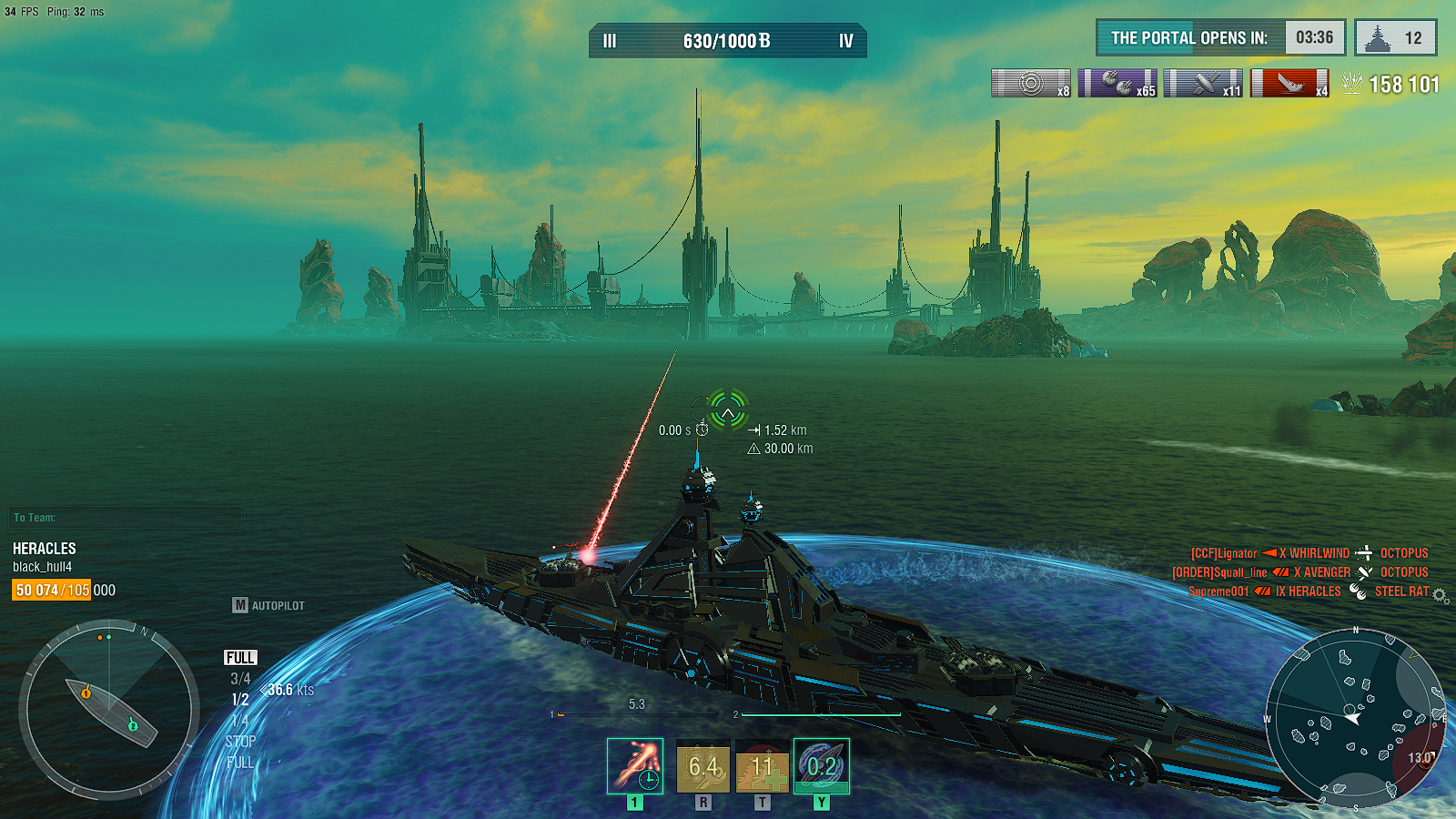Set the throttle to 1/2 speed
Screen dimensions: 1456x819
coord(240,700)
